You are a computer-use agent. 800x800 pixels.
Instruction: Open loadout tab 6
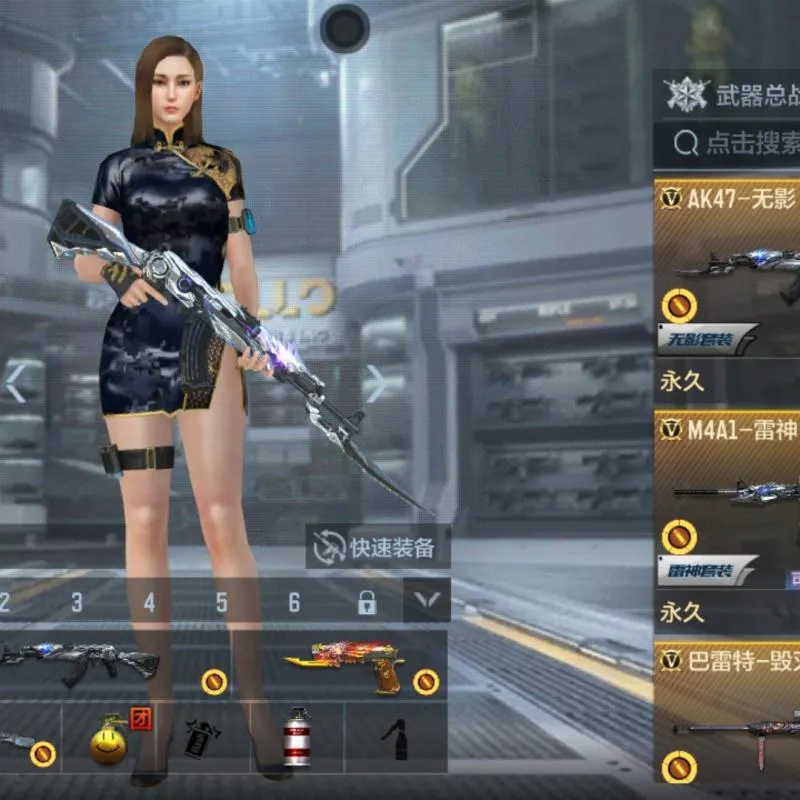point(294,602)
